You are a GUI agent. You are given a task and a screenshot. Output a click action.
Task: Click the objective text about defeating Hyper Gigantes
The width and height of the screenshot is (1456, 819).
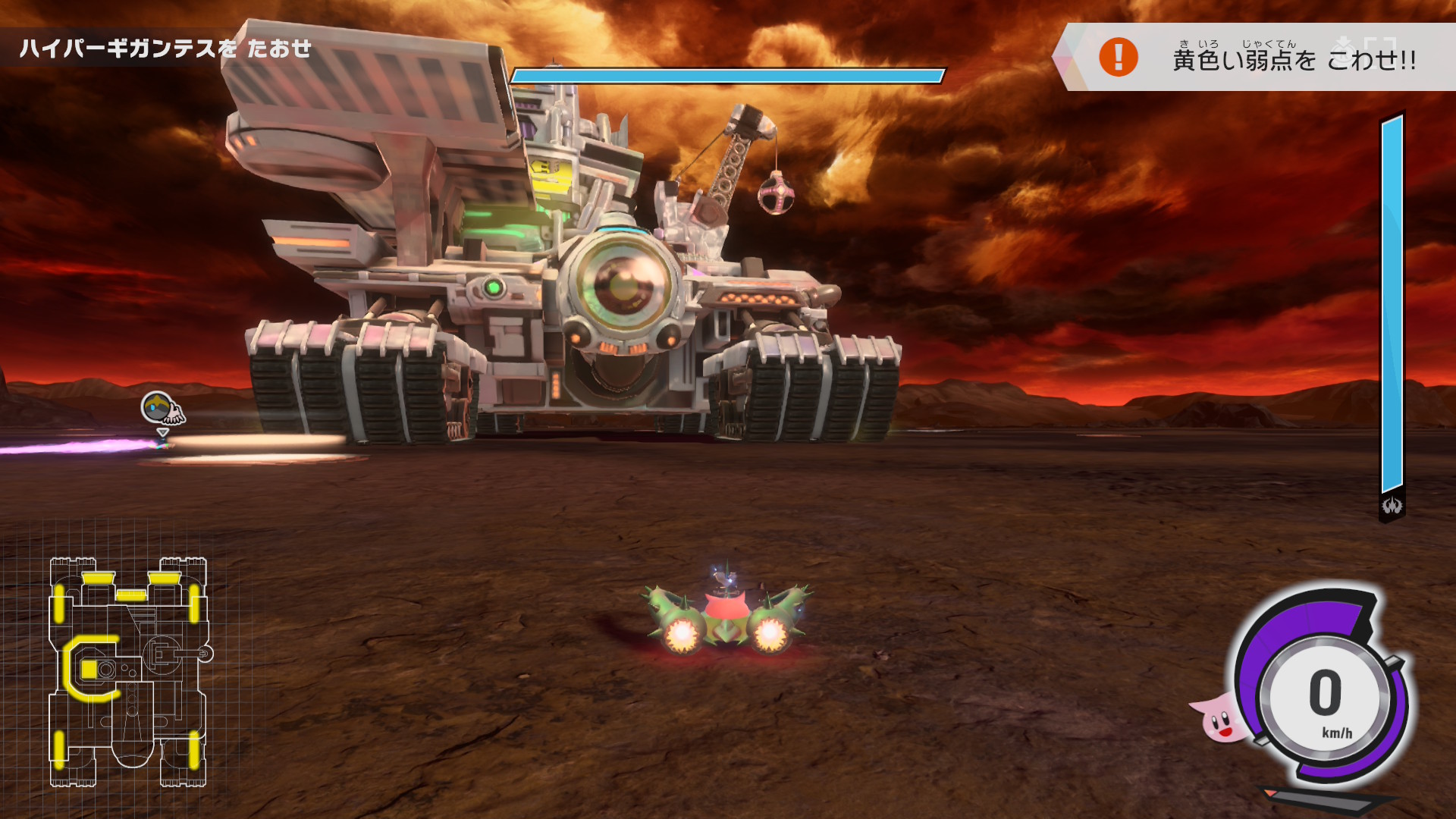click(165, 49)
